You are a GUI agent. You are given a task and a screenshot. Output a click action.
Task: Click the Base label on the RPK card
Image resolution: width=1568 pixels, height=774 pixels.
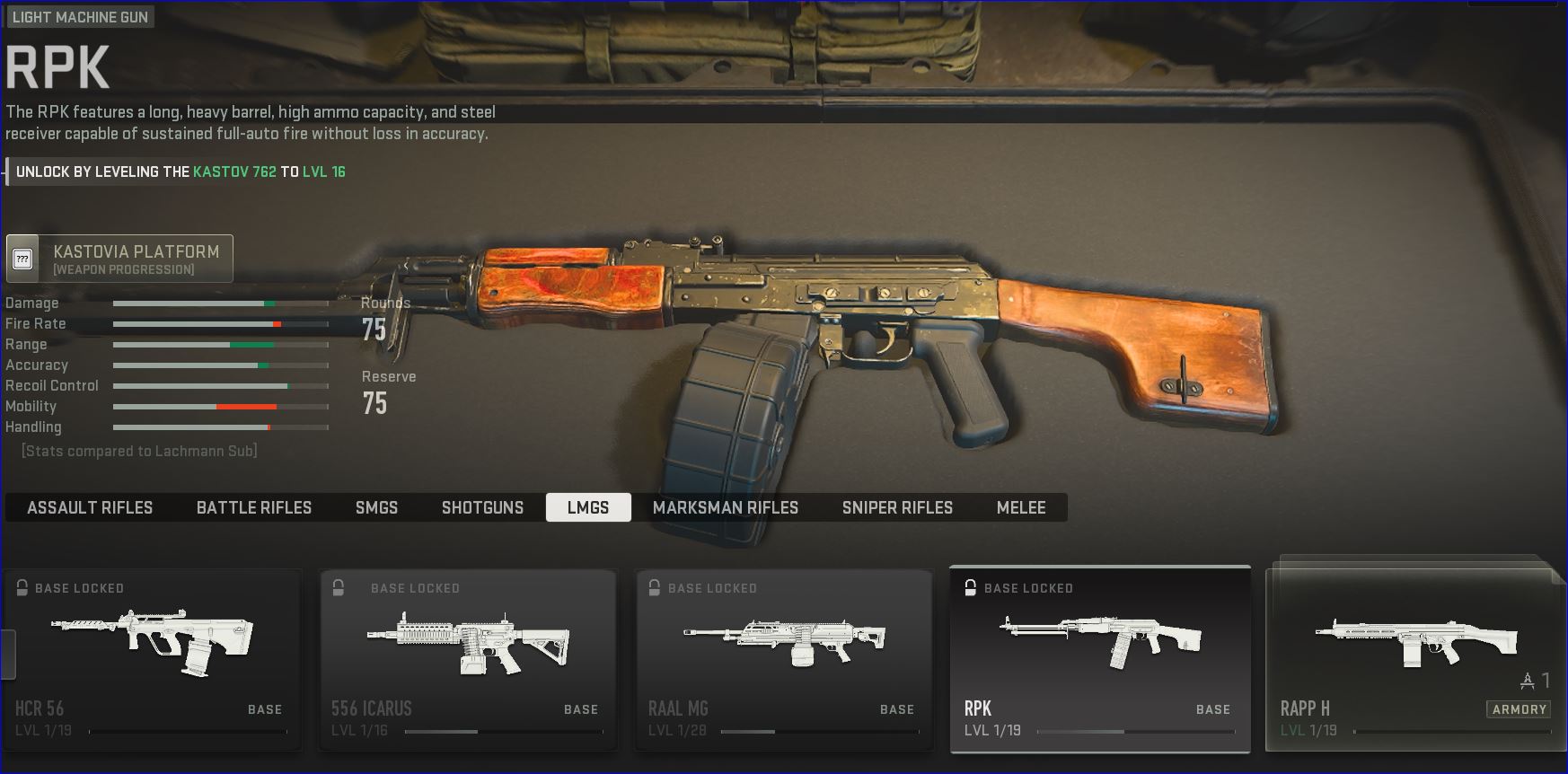(x=1214, y=708)
